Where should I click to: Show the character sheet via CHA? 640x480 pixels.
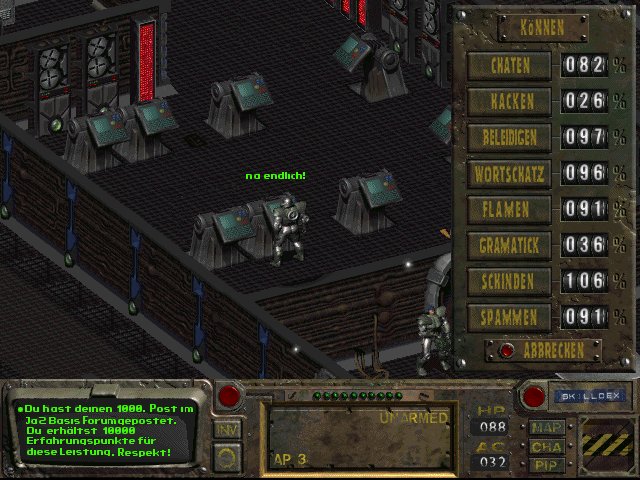(547, 447)
